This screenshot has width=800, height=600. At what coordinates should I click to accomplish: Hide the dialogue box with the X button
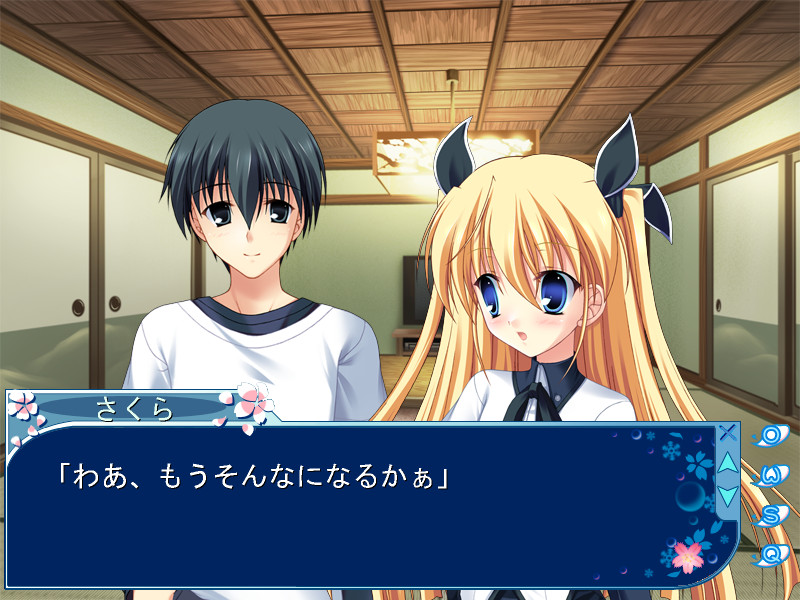point(728,434)
